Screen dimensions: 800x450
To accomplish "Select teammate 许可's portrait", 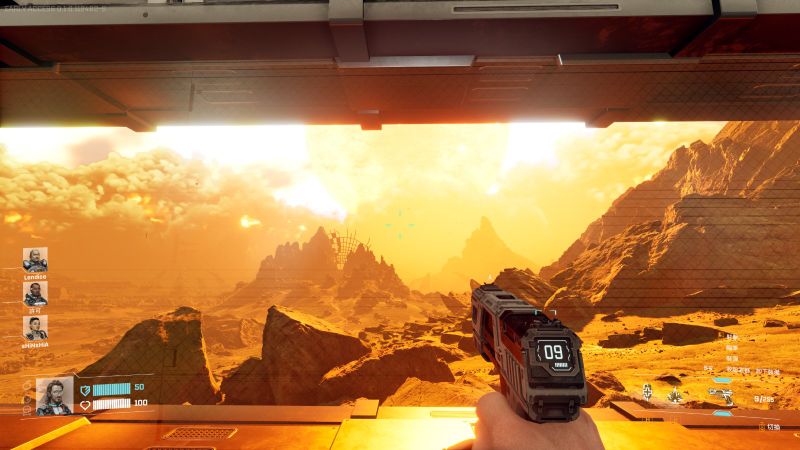I will pos(35,293).
